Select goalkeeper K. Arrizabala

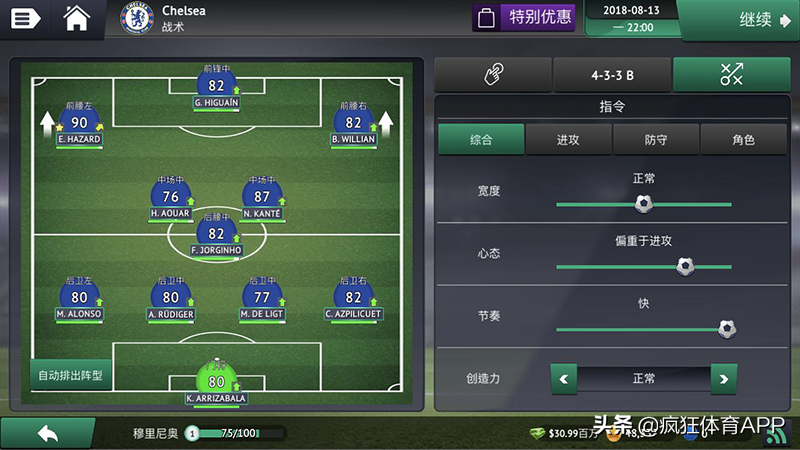coord(216,382)
